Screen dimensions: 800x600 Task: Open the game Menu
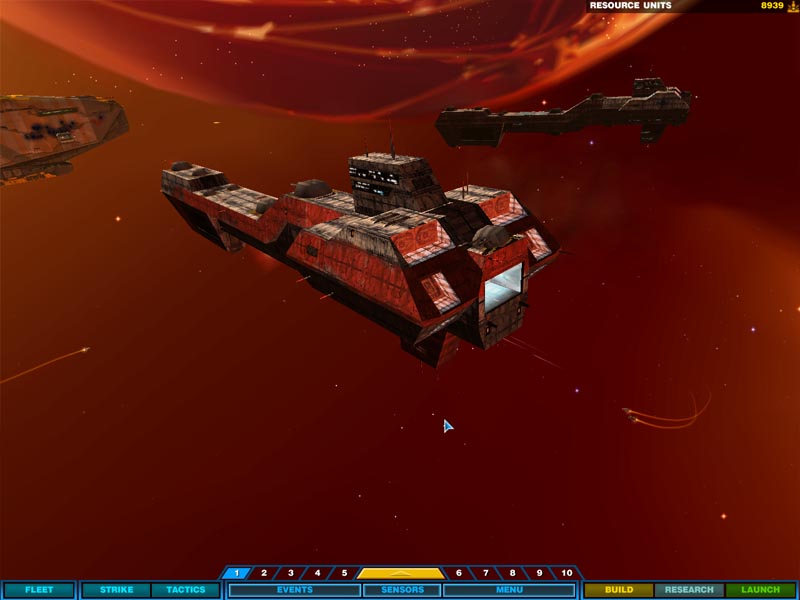(x=509, y=590)
